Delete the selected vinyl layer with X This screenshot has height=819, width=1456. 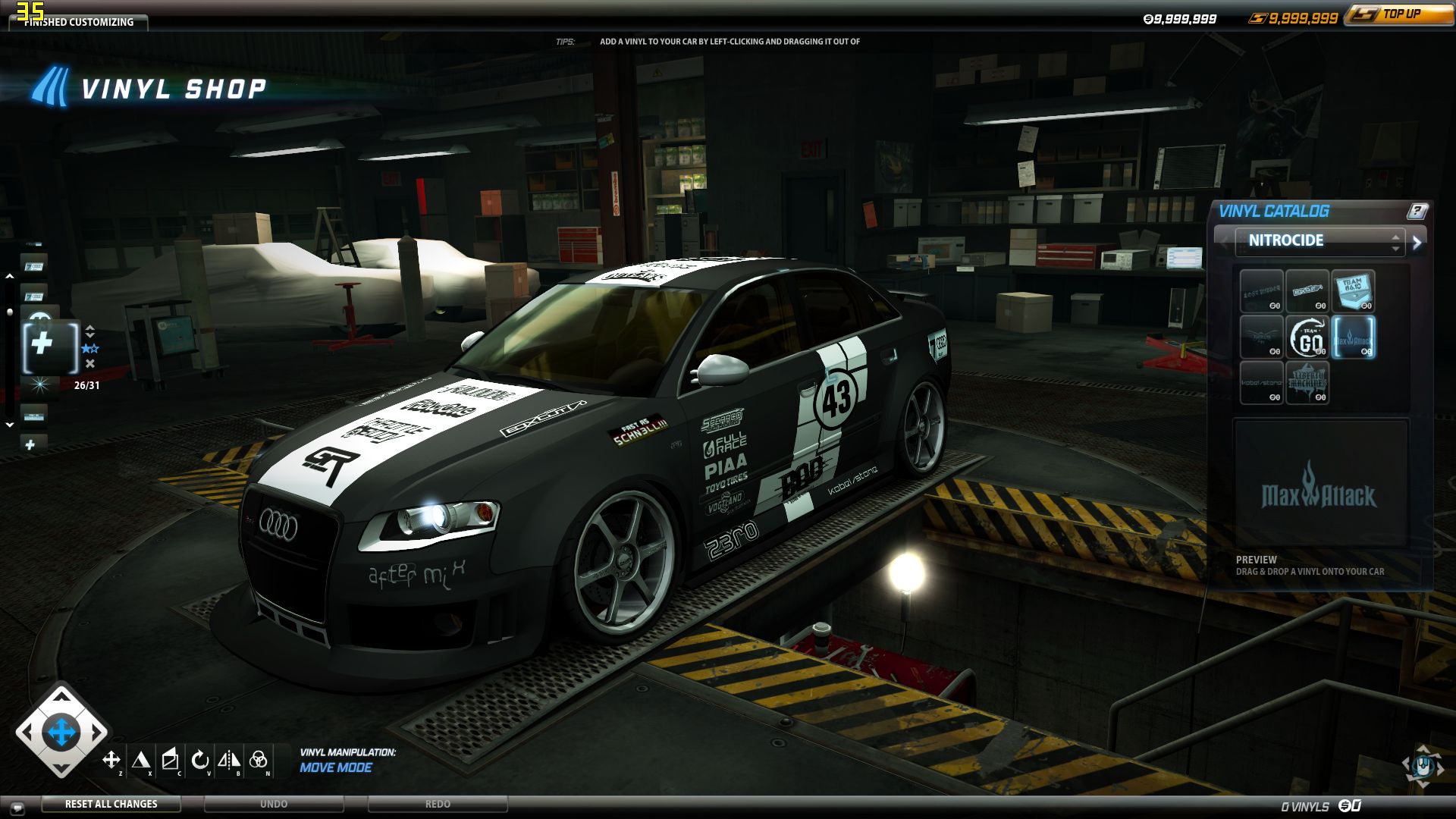[90, 364]
